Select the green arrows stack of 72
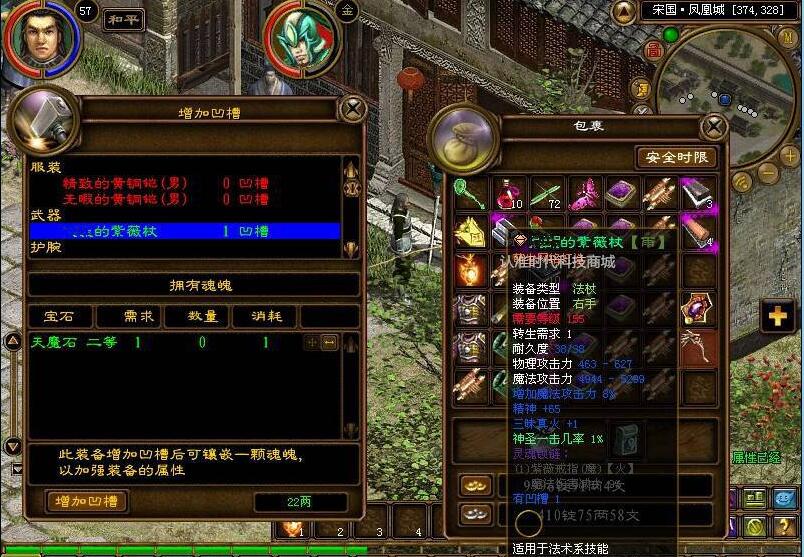The width and height of the screenshot is (804, 557). (547, 194)
